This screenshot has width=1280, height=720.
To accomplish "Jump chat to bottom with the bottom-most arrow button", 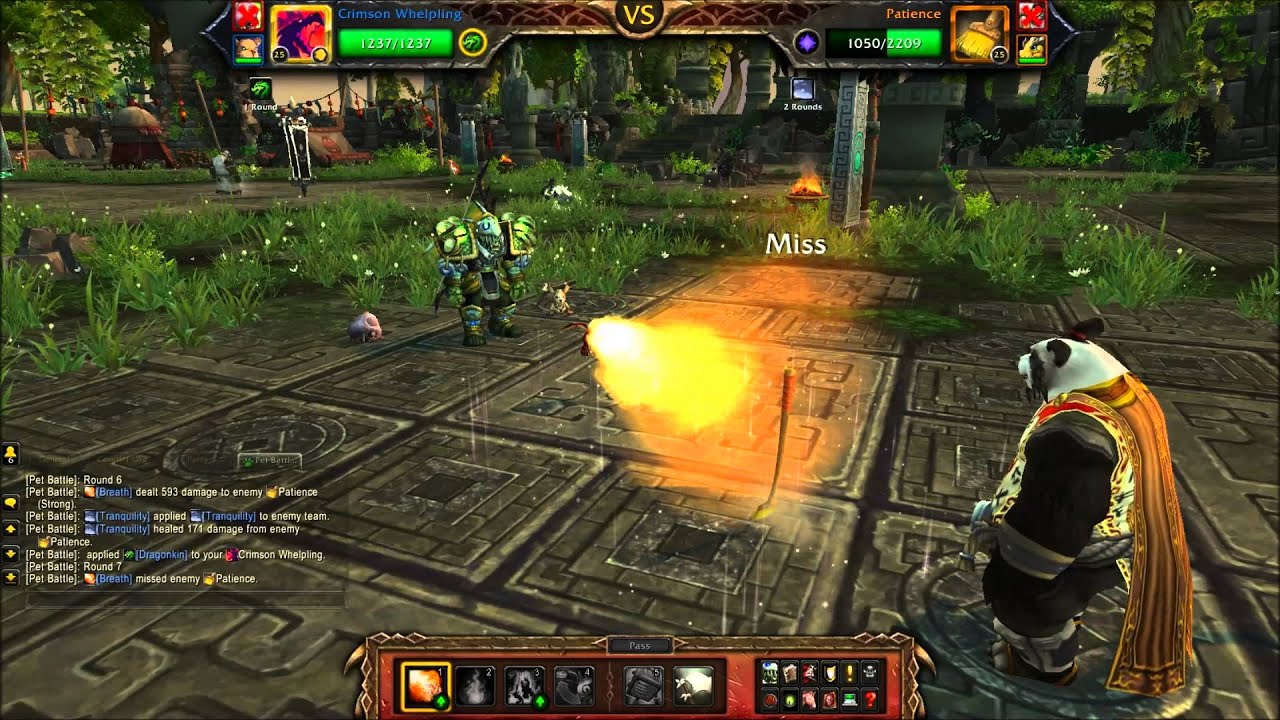I will tap(10, 577).
